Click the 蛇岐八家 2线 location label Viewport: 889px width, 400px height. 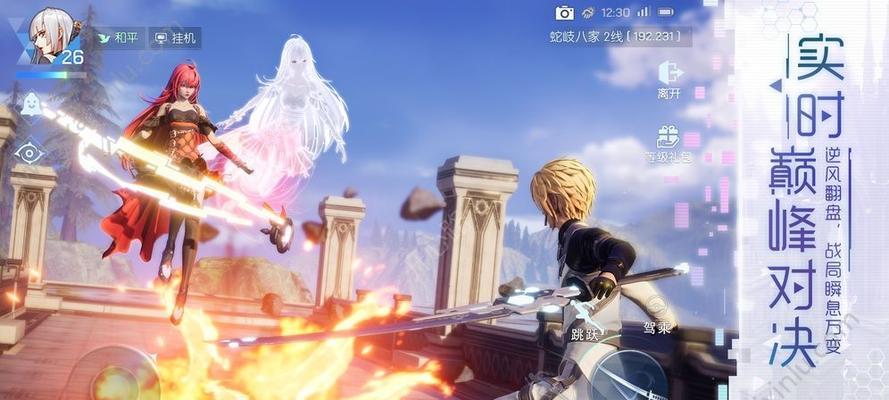click(616, 37)
